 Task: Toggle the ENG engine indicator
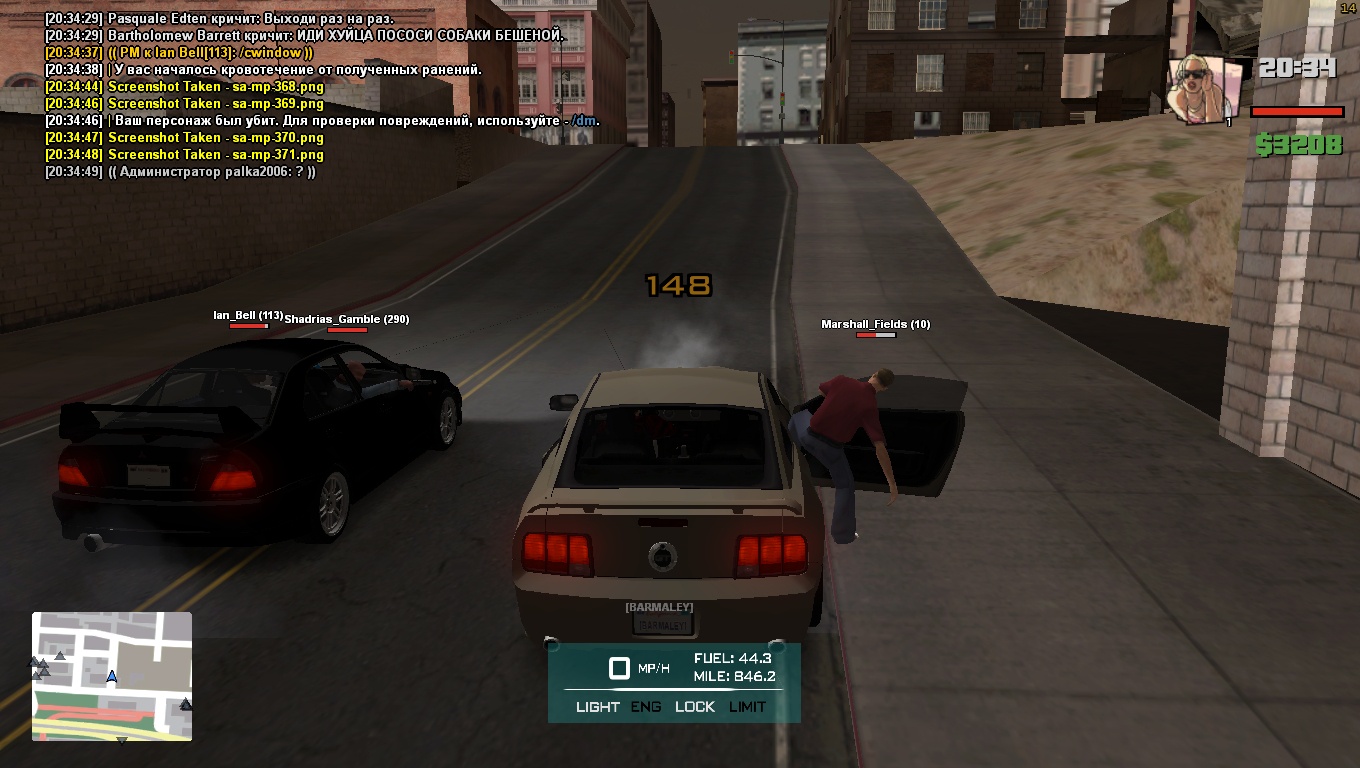[646, 707]
